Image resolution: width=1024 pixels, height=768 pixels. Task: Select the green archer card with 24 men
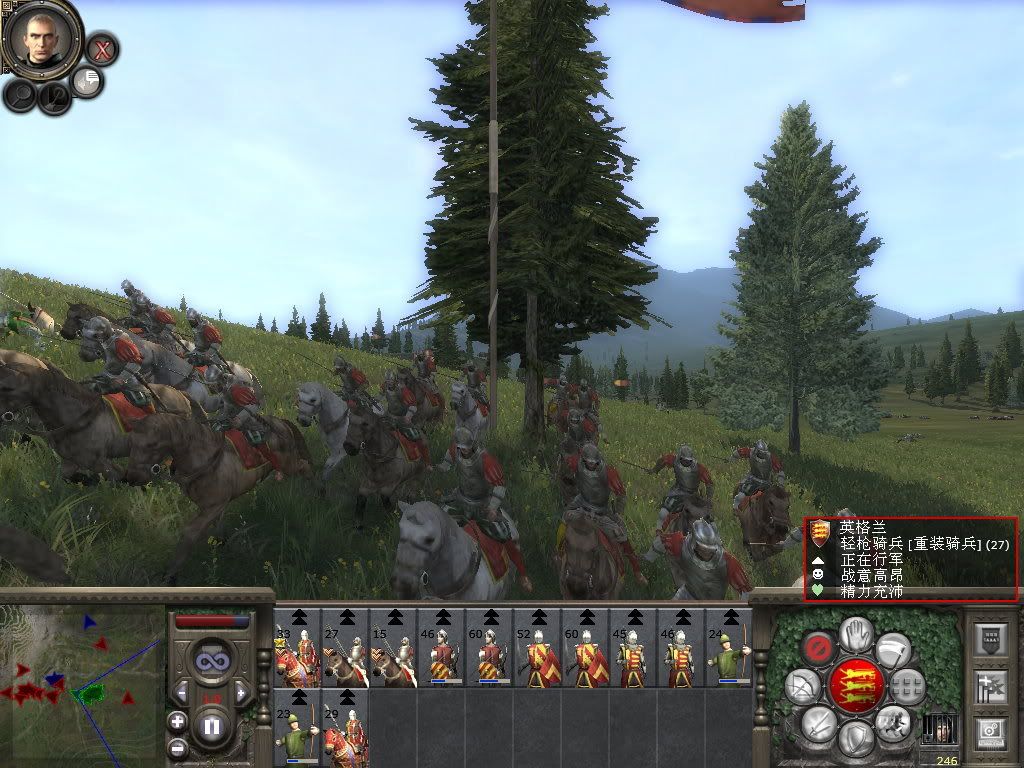coord(729,648)
